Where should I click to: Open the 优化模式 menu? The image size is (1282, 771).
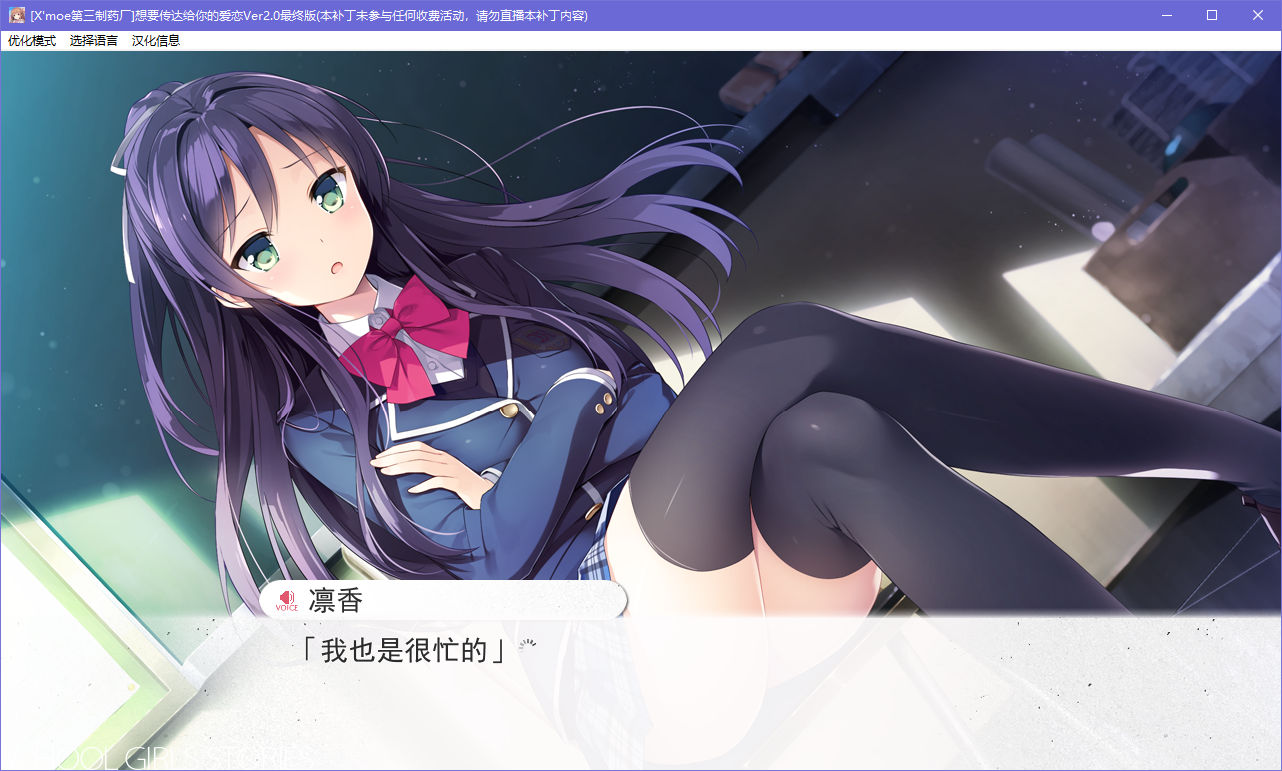pyautogui.click(x=32, y=41)
